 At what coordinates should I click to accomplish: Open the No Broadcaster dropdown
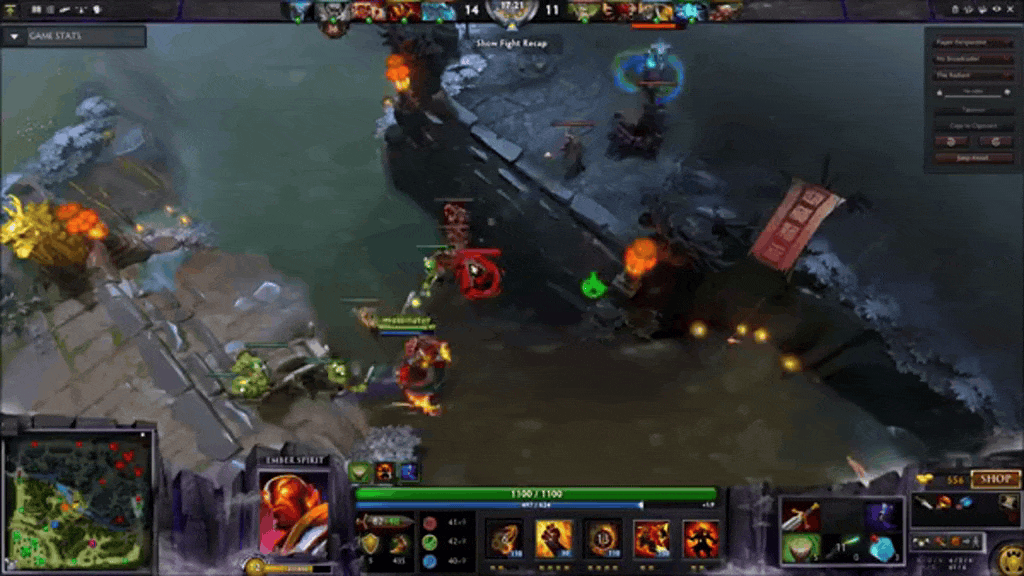pyautogui.click(x=973, y=59)
